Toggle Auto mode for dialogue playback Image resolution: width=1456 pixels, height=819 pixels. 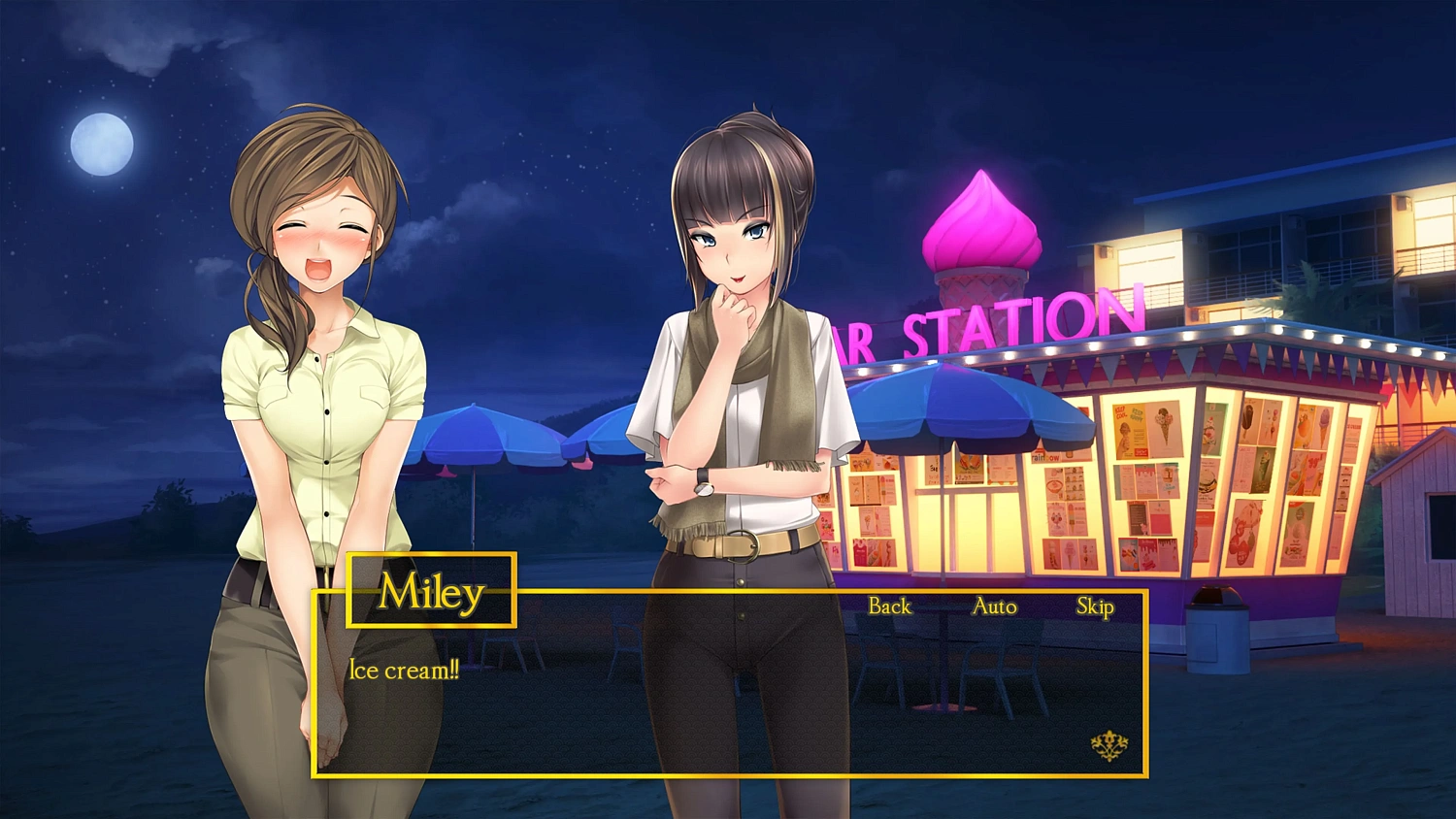(x=994, y=606)
